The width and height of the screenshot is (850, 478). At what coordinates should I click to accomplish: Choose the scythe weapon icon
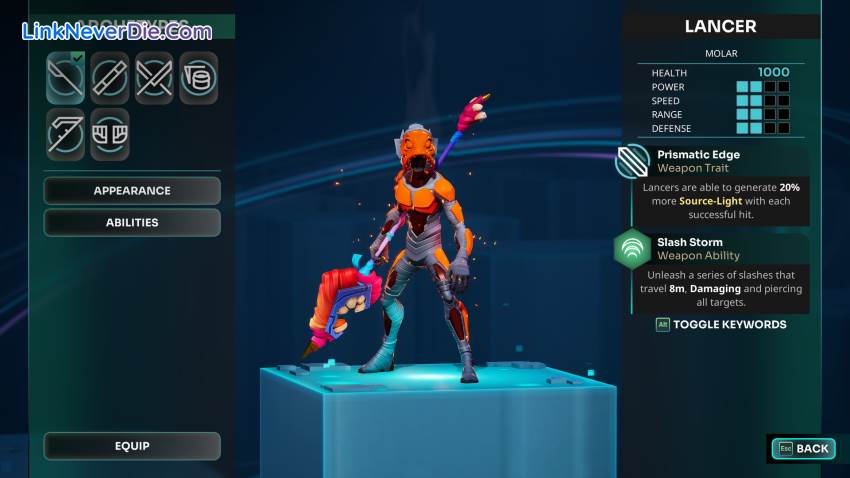[66, 134]
